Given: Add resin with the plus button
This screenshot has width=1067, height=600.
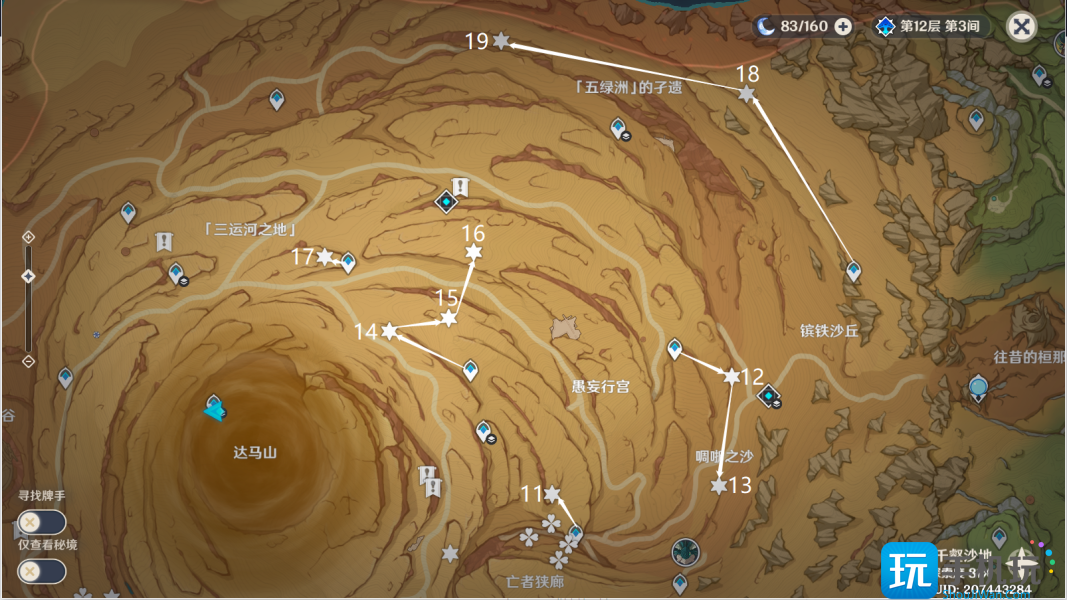Looking at the screenshot, I should click(843, 26).
